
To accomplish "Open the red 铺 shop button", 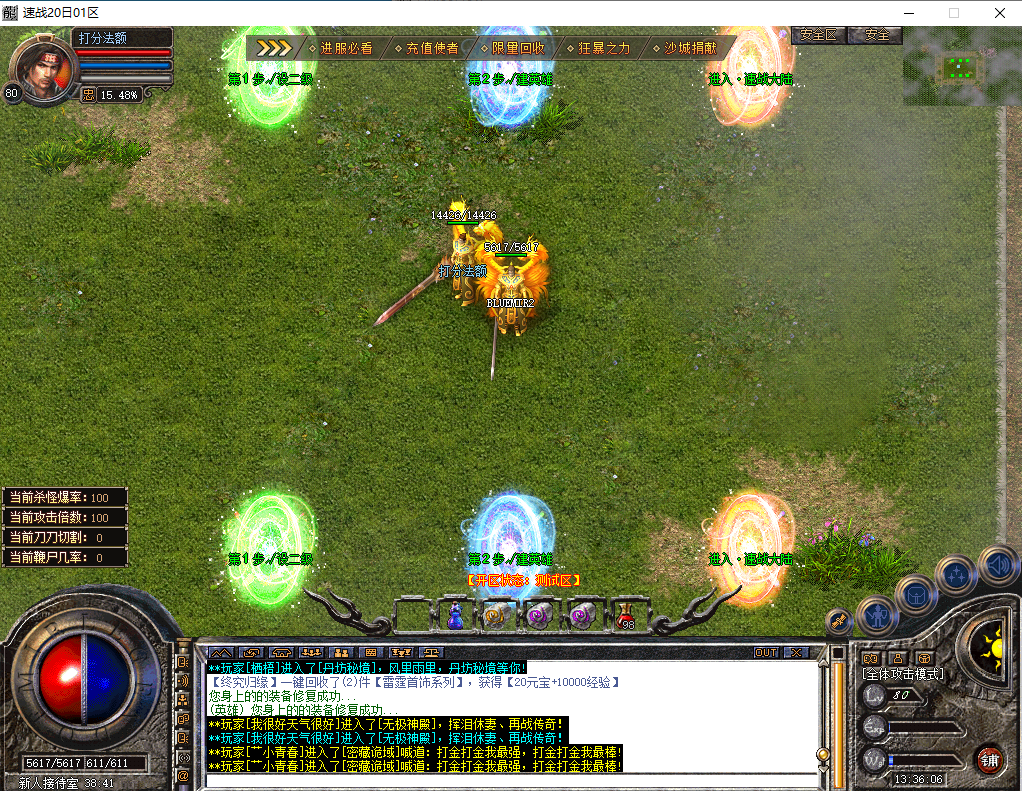I will [x=990, y=759].
